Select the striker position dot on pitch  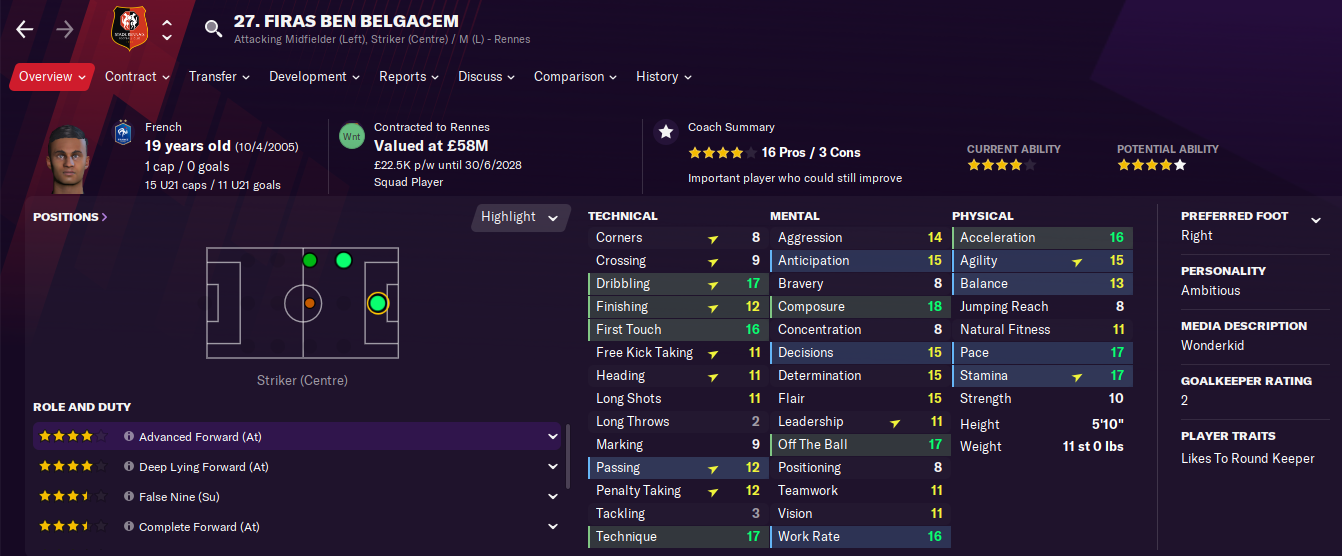(x=377, y=303)
